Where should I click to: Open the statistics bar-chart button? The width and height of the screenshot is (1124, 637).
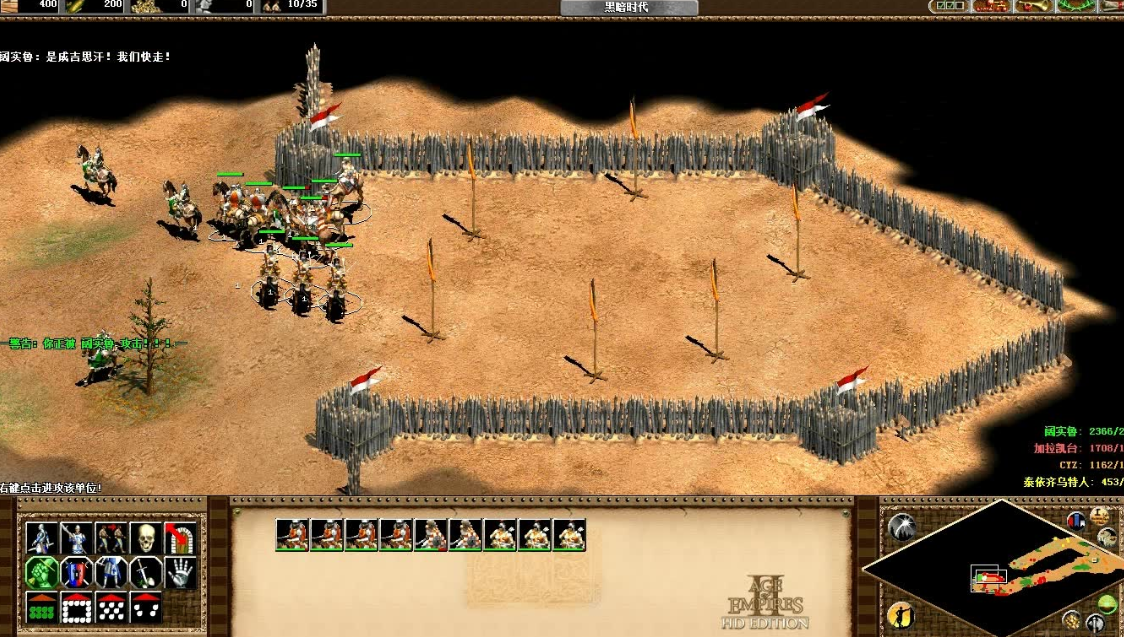pyautogui.click(x=1077, y=520)
